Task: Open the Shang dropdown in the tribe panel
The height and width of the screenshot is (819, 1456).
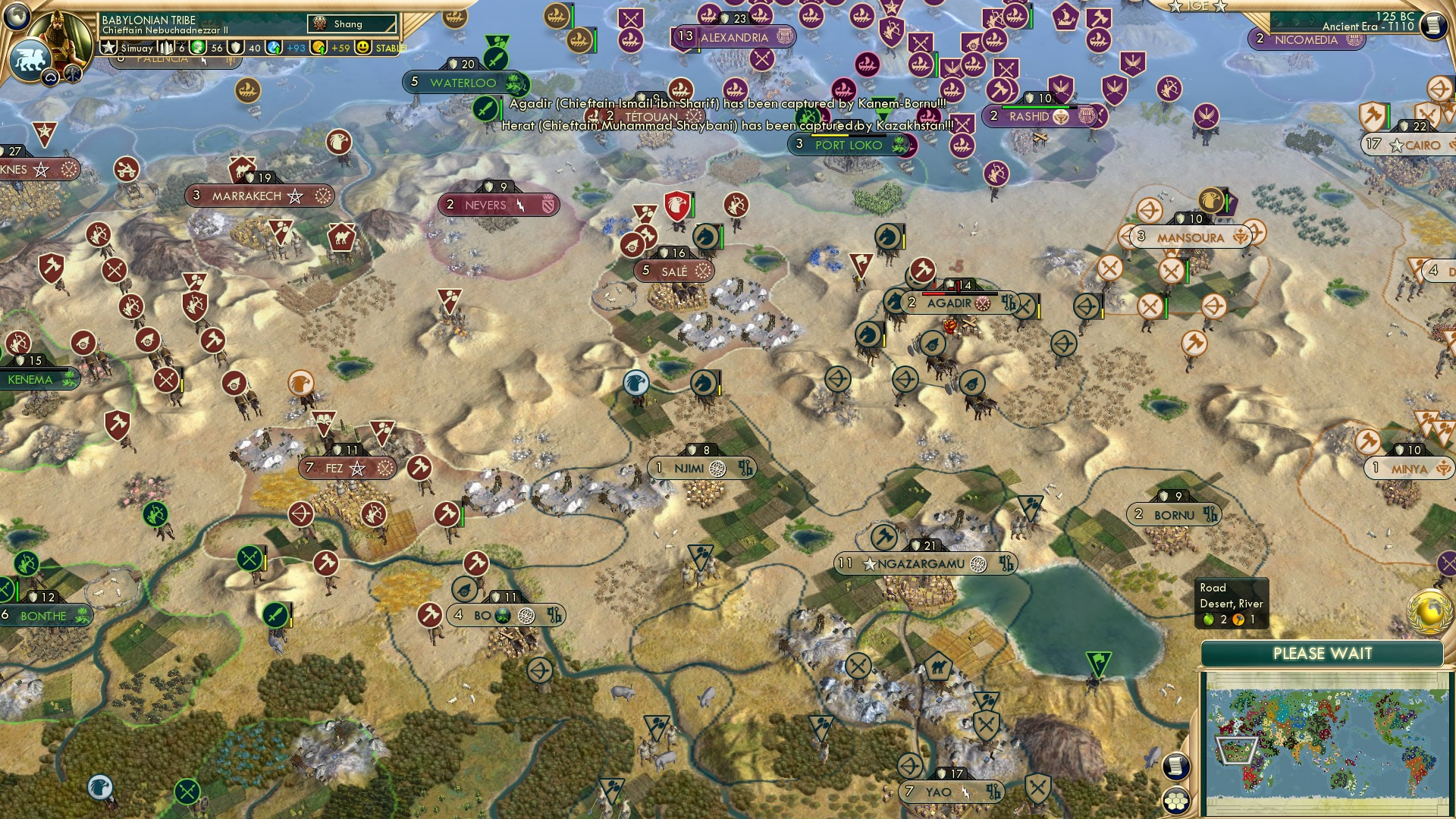Action: 353,24
